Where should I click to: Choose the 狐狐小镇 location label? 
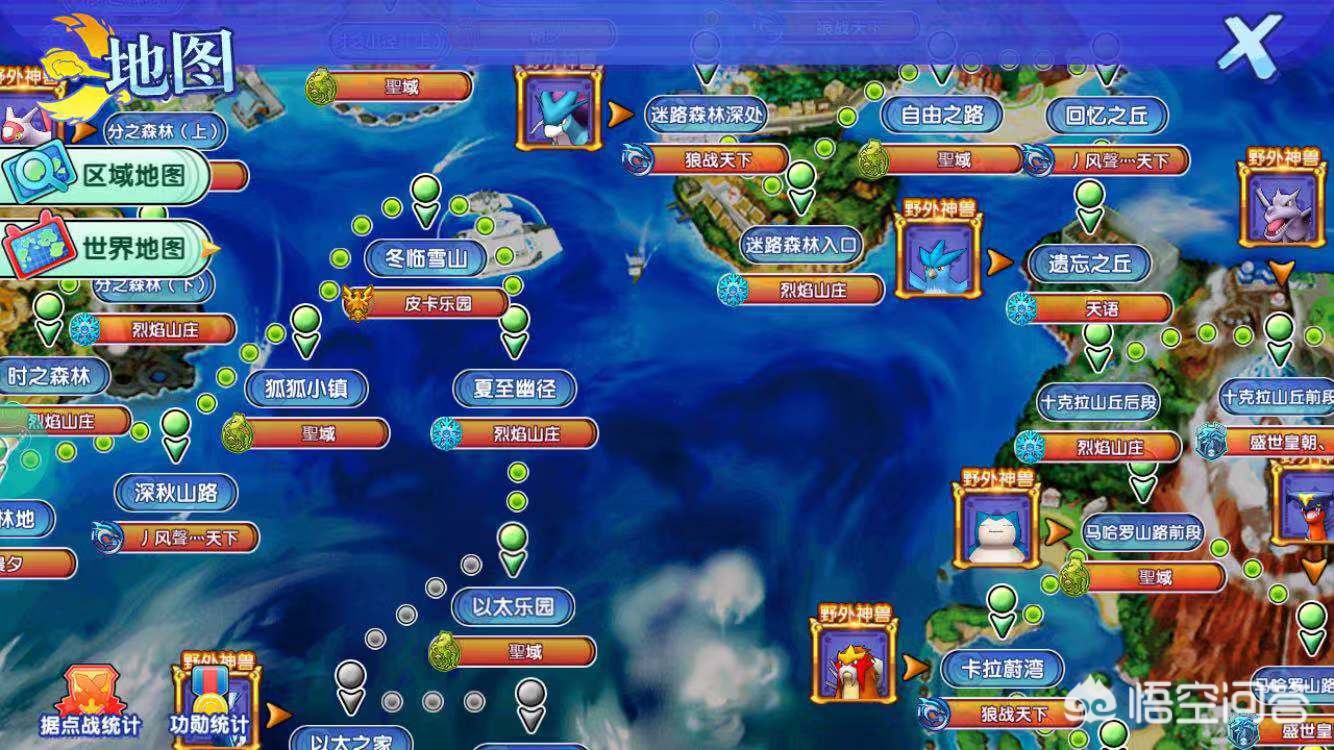point(306,388)
